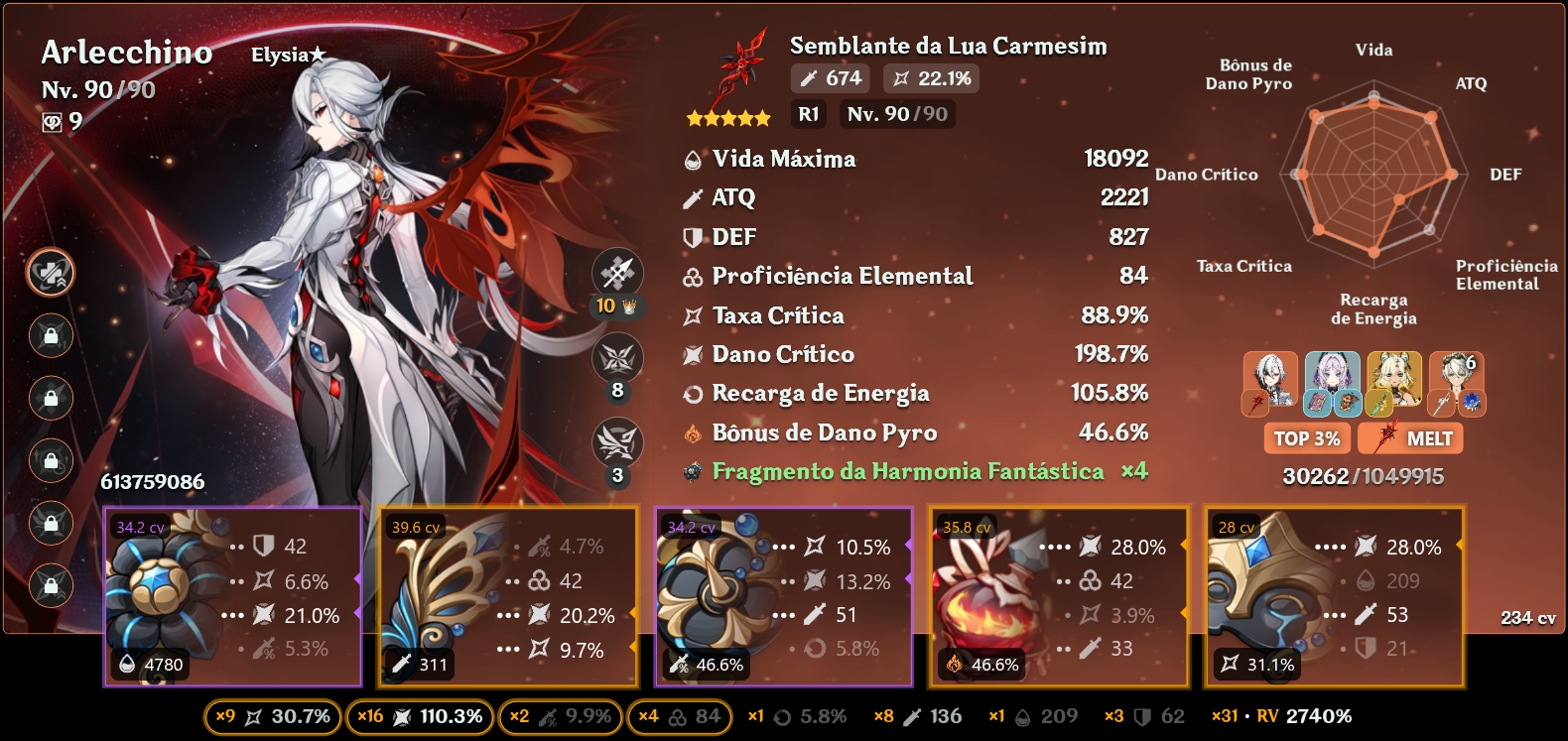Click the TOP 3% ranking badge
Screen dimensions: 1568x741
click(x=1306, y=438)
